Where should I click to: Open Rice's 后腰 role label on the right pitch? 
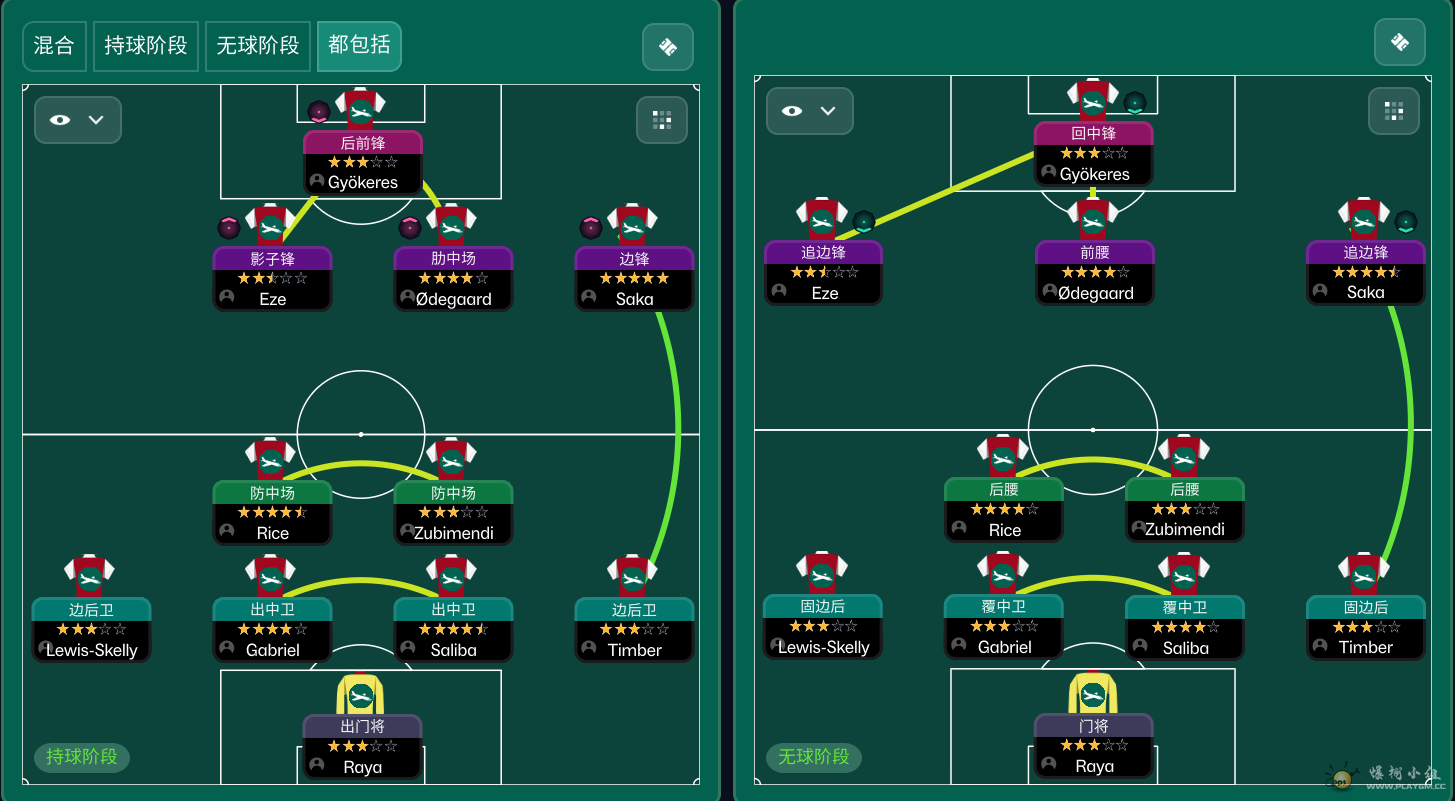pyautogui.click(x=1003, y=489)
